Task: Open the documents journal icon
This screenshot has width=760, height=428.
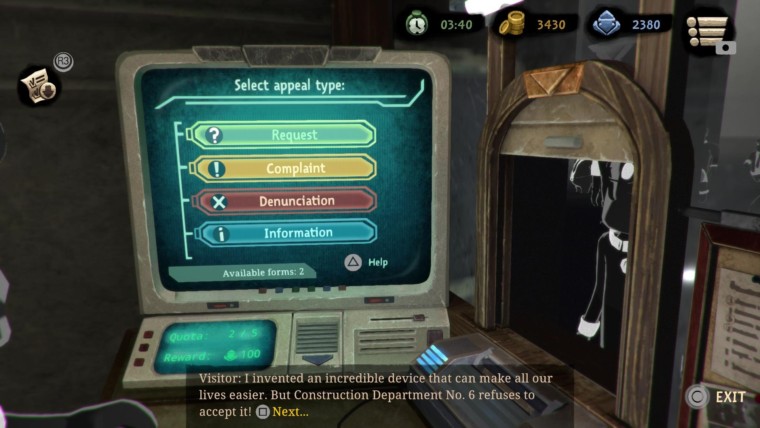Action: pyautogui.click(x=39, y=86)
